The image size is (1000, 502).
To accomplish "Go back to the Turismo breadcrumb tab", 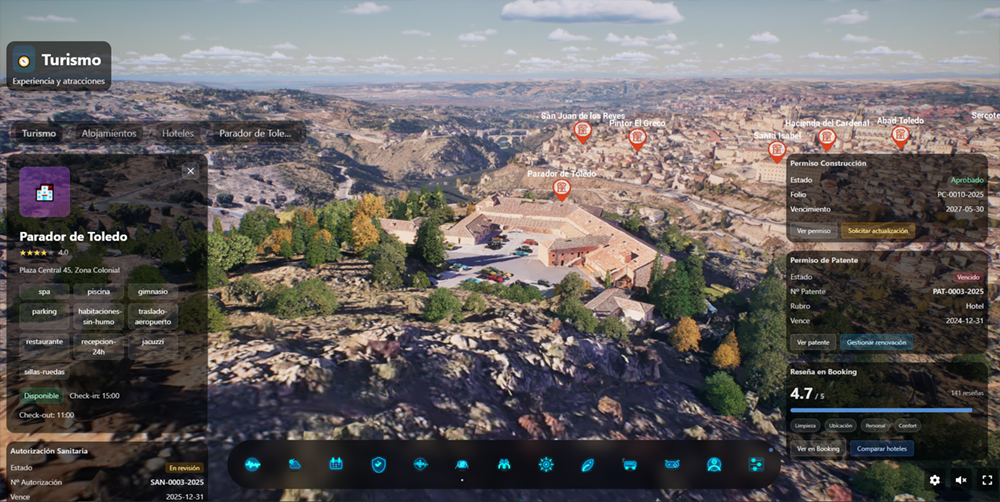I will [x=39, y=133].
